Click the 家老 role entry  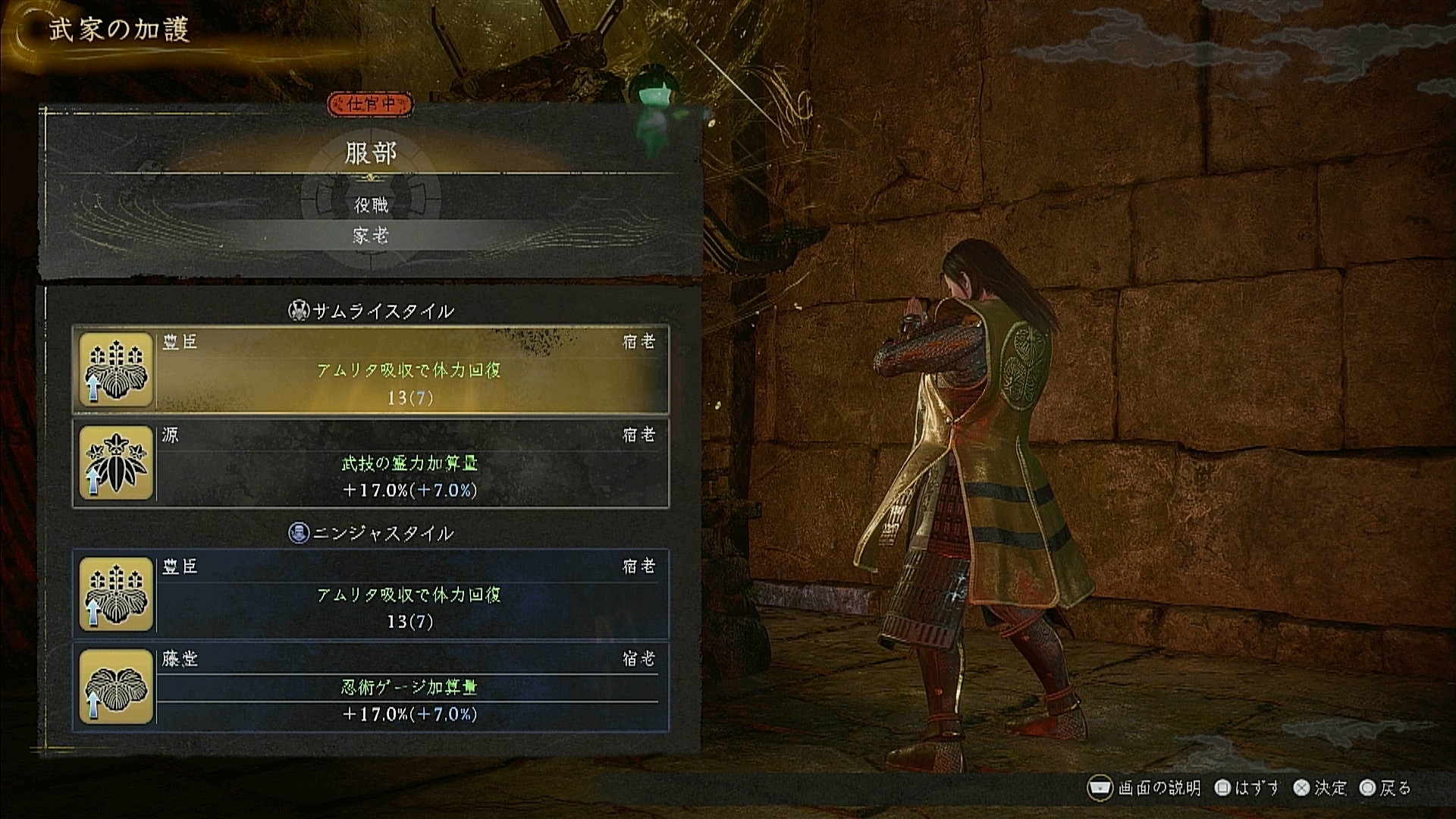coord(371,236)
